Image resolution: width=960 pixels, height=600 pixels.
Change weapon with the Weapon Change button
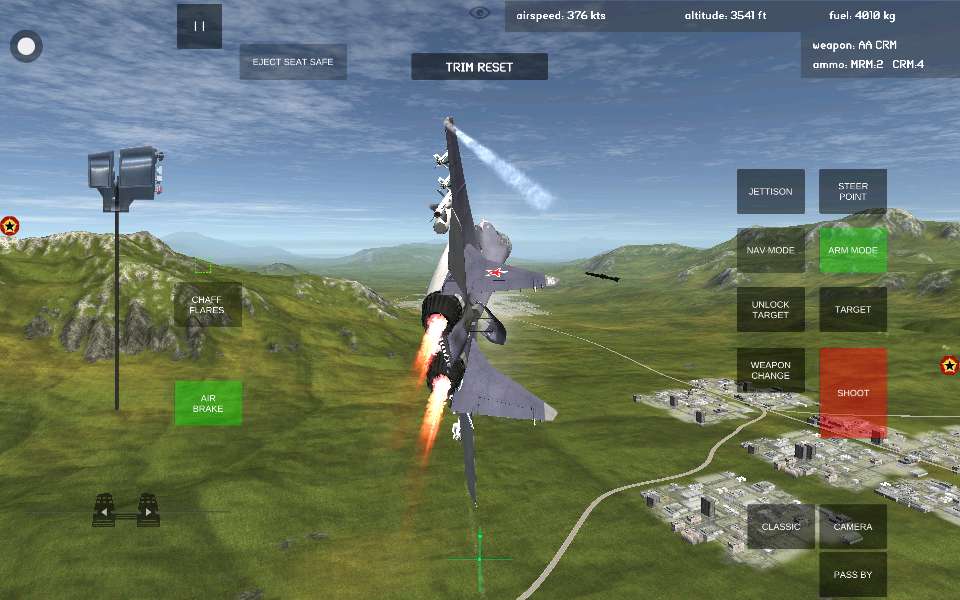770,370
